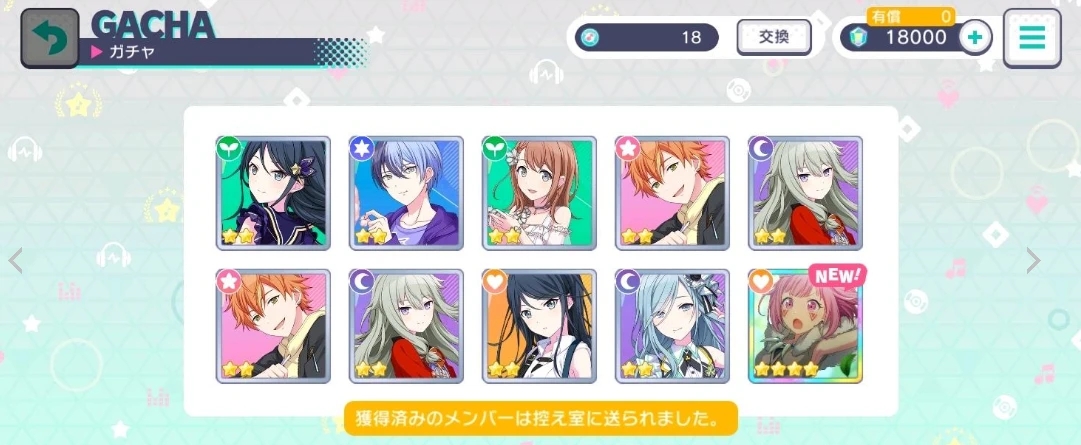Open the 交換 exchange screen

(x=773, y=38)
